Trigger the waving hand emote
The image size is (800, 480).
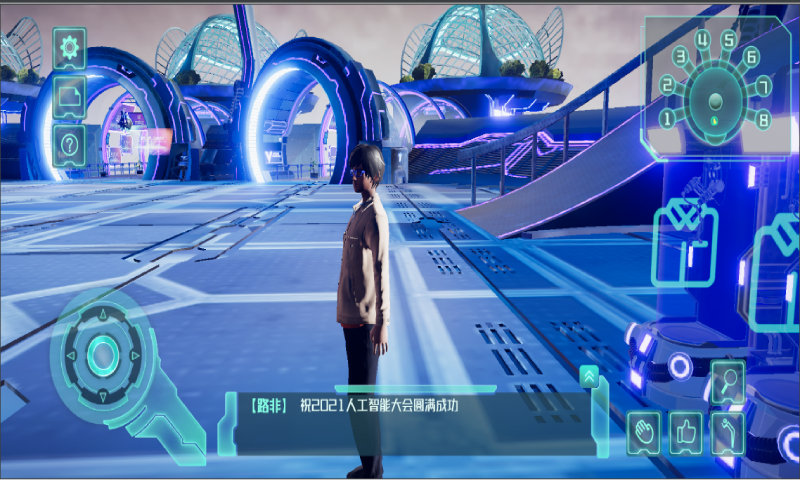click(x=644, y=432)
